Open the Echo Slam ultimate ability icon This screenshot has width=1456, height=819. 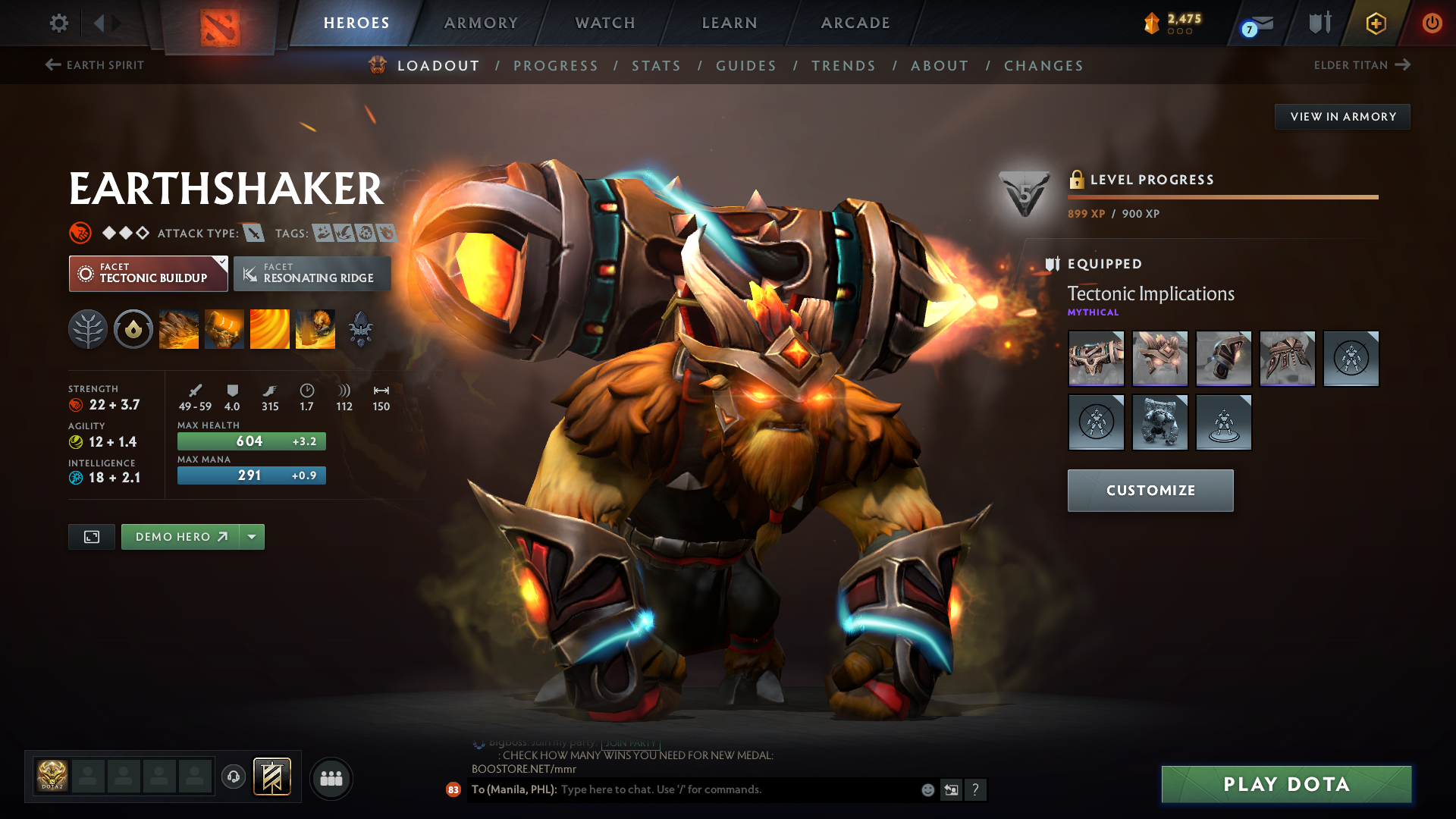pyautogui.click(x=315, y=329)
